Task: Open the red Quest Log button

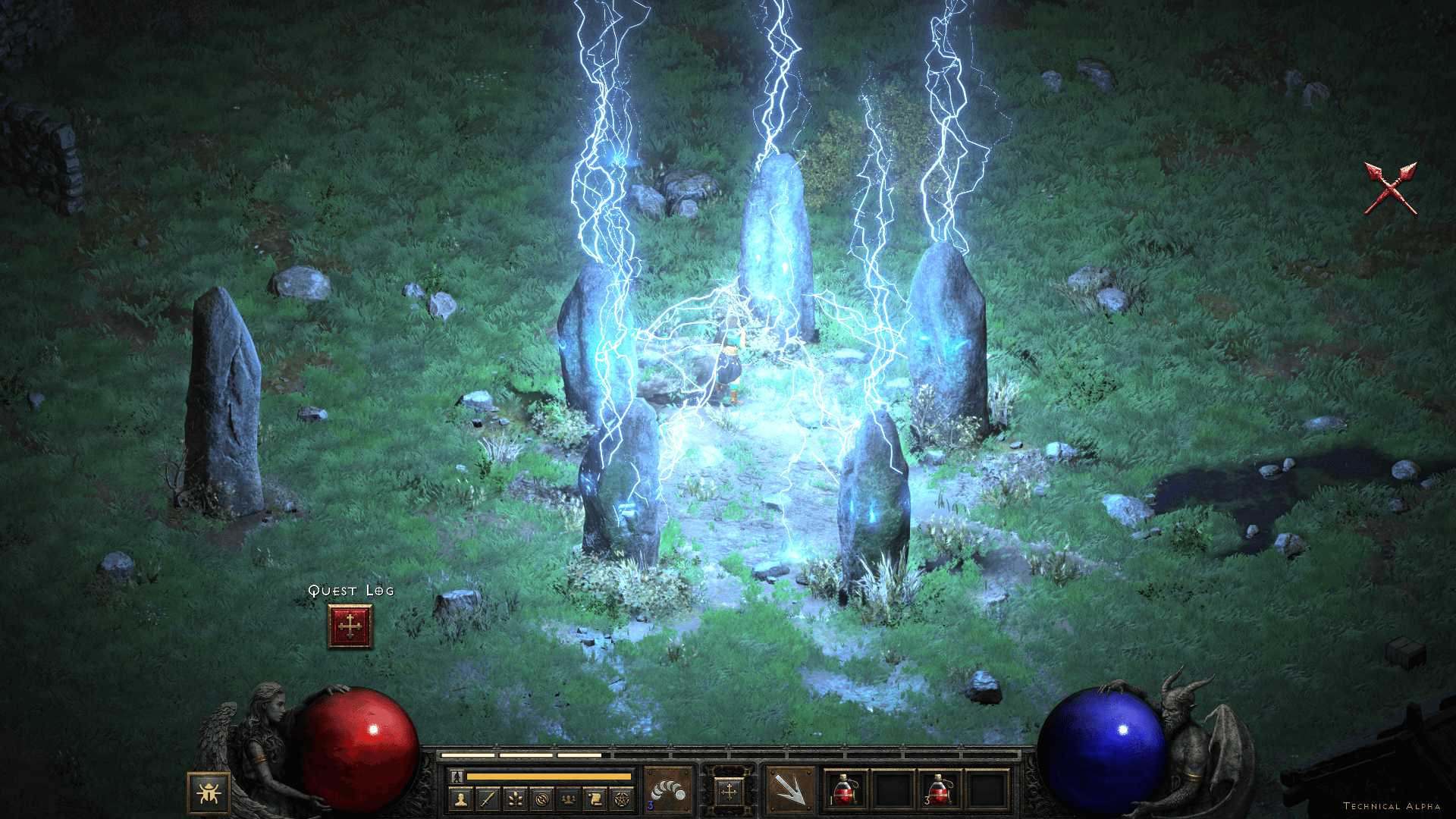Action: pos(350,626)
